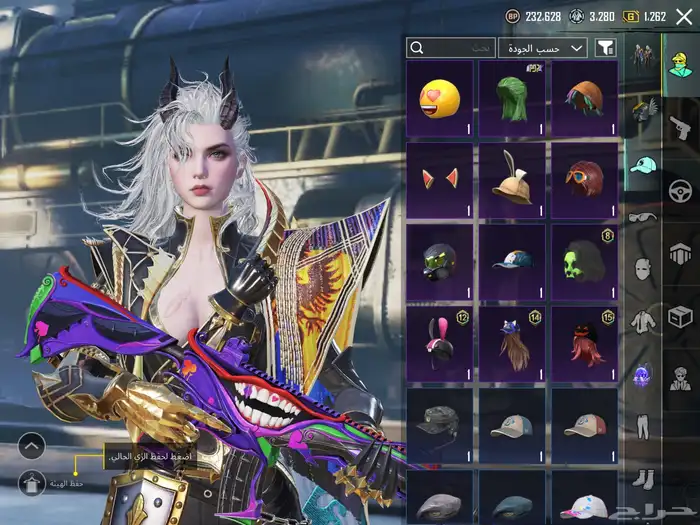
Task: Select the heart-eyes emoji headgear
Action: pyautogui.click(x=440, y=98)
